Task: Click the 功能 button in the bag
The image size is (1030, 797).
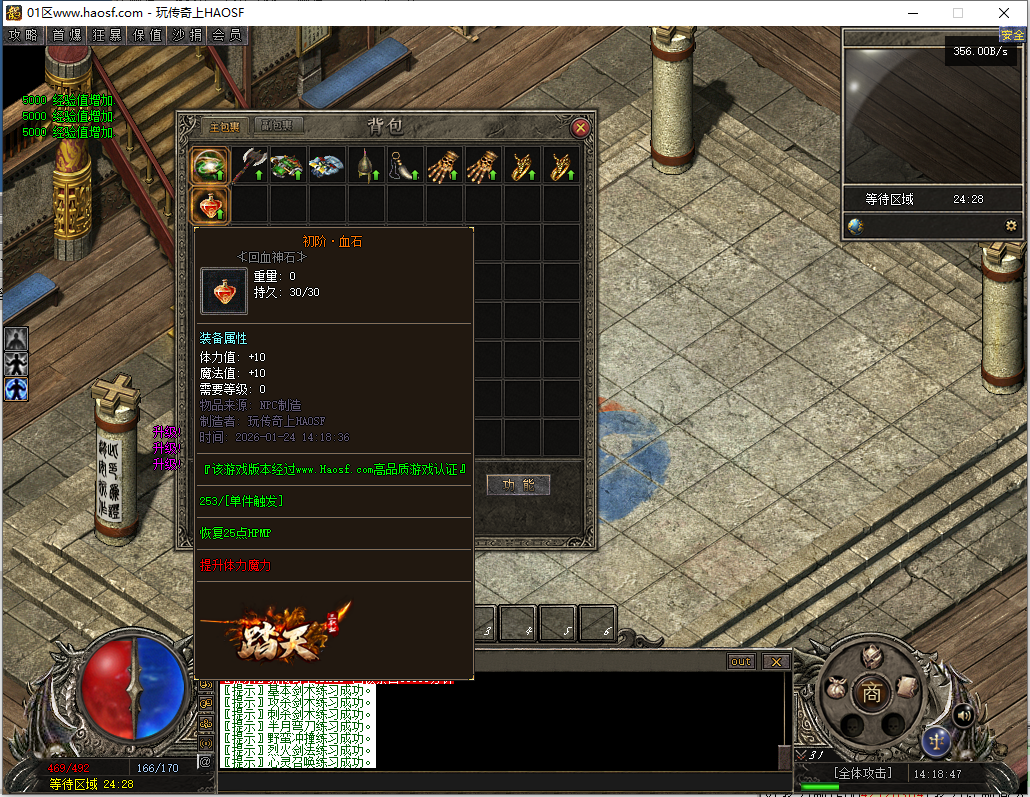Action: (518, 485)
